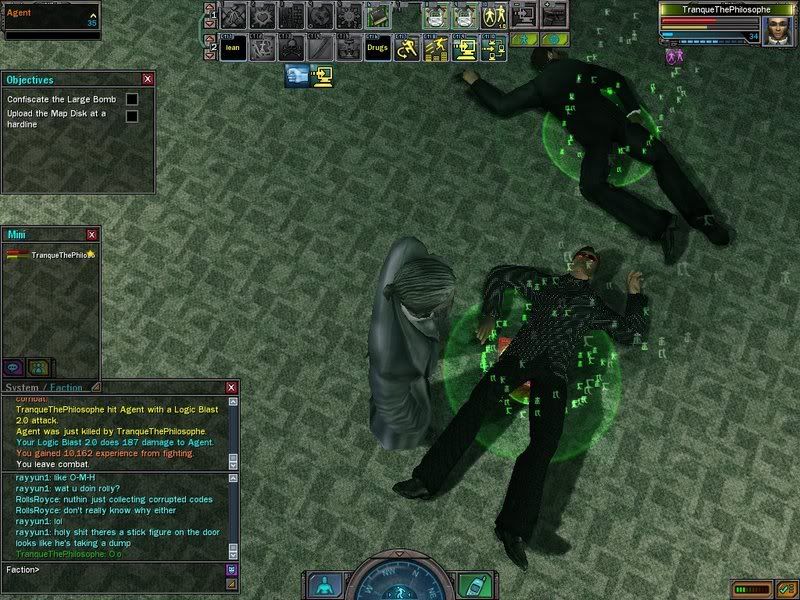Switch to the System chat tab
The height and width of the screenshot is (600, 800).
point(22,387)
